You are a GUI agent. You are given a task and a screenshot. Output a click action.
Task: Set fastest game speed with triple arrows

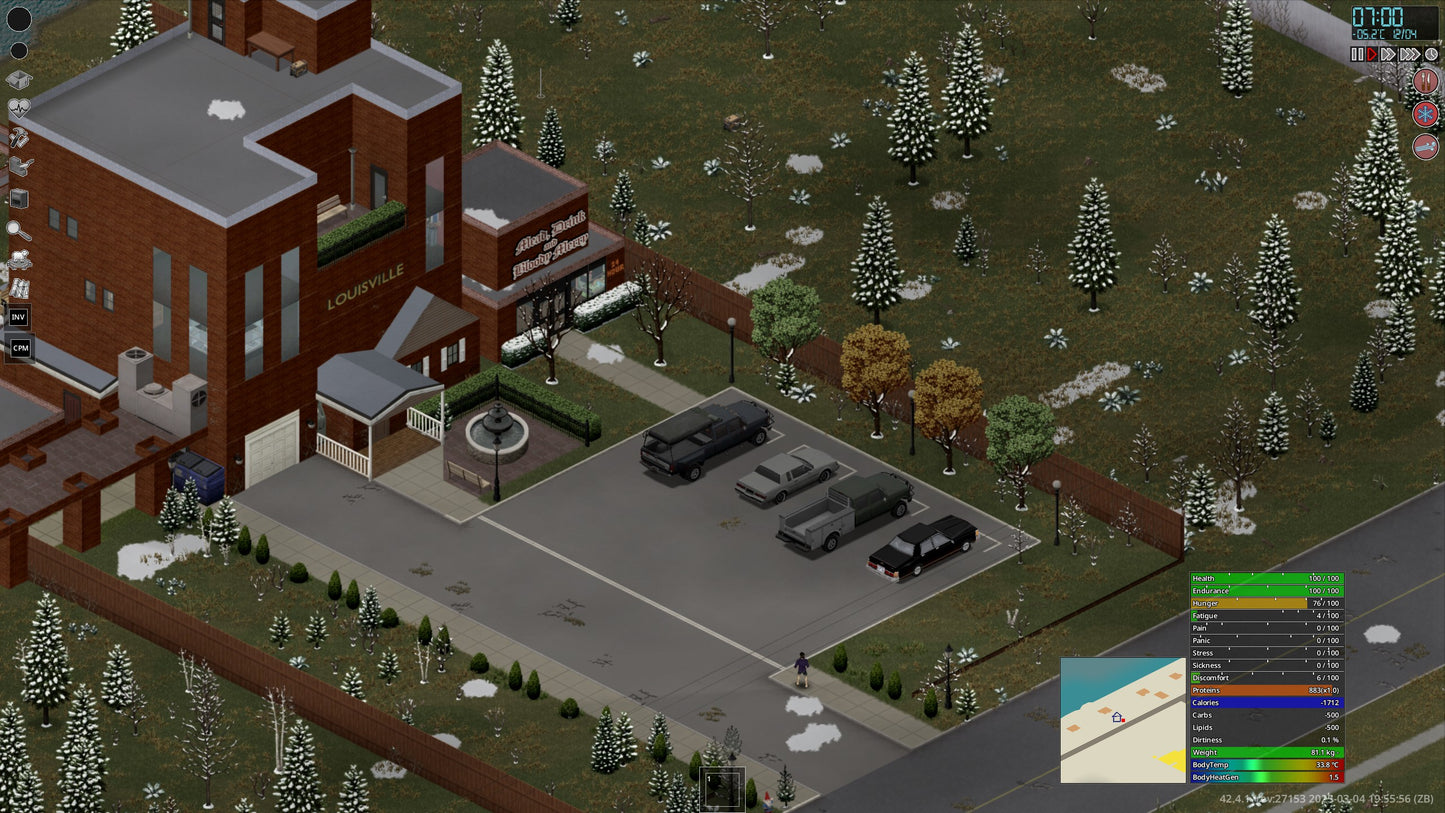[1409, 54]
